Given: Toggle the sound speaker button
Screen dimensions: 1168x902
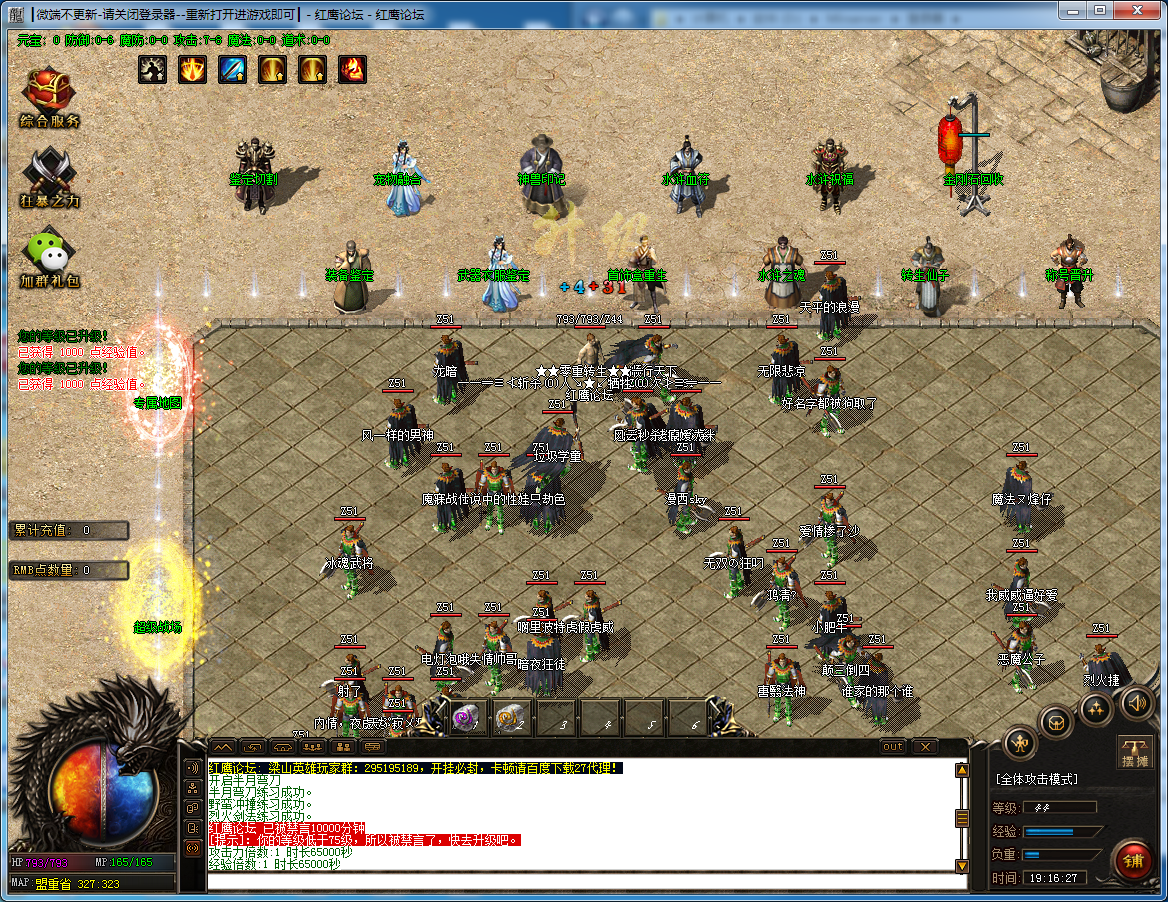Looking at the screenshot, I should [x=1136, y=703].
